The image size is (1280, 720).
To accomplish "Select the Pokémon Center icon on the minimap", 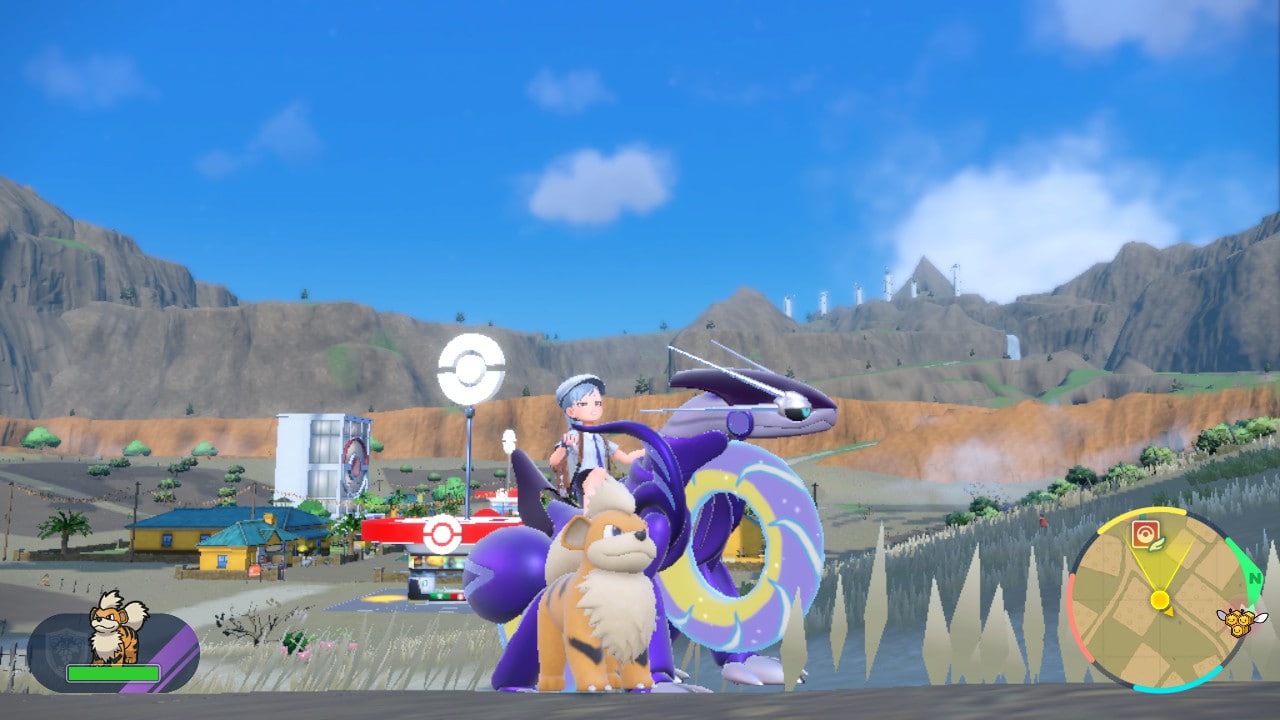I will (x=1147, y=531).
